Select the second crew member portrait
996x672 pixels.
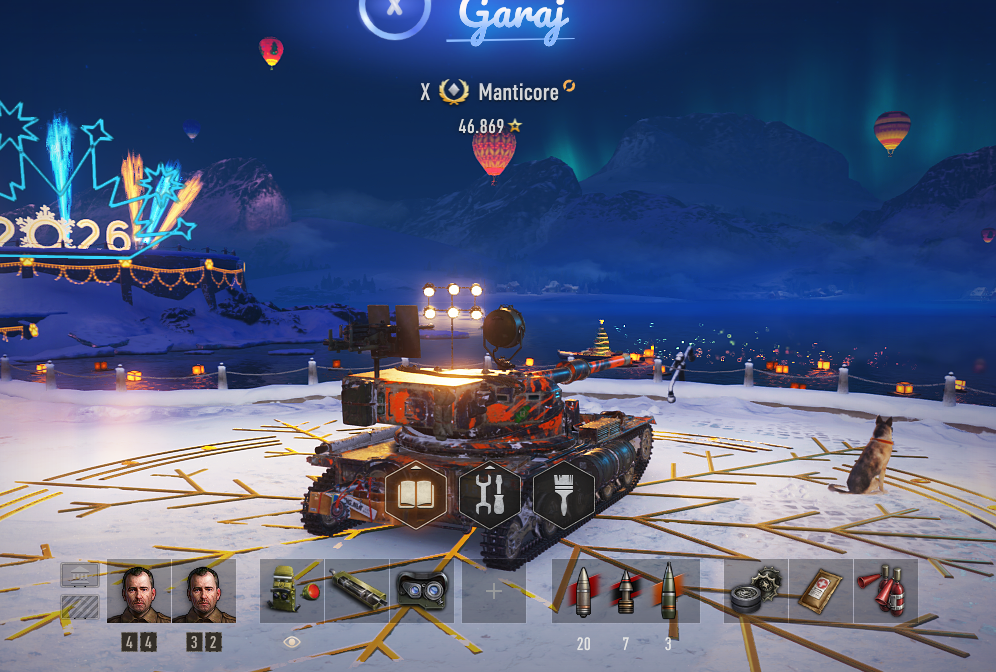point(203,591)
